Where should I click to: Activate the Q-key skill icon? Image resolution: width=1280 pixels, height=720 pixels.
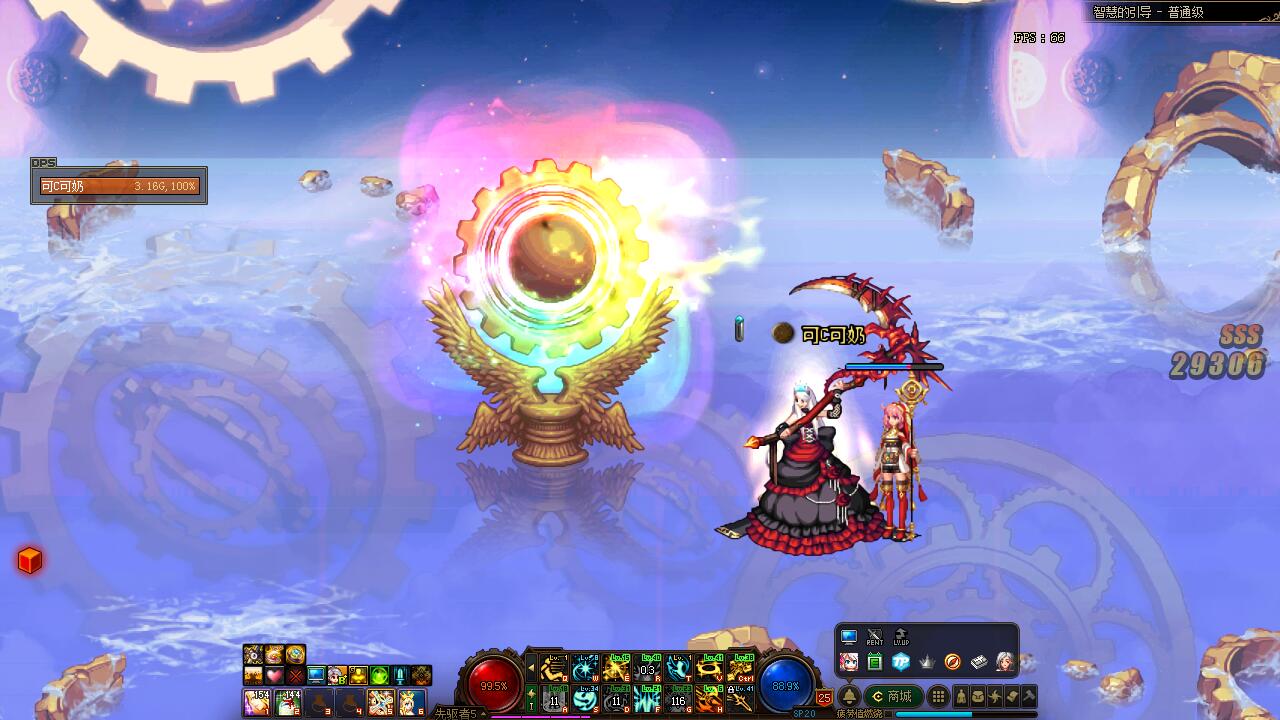pyautogui.click(x=553, y=667)
